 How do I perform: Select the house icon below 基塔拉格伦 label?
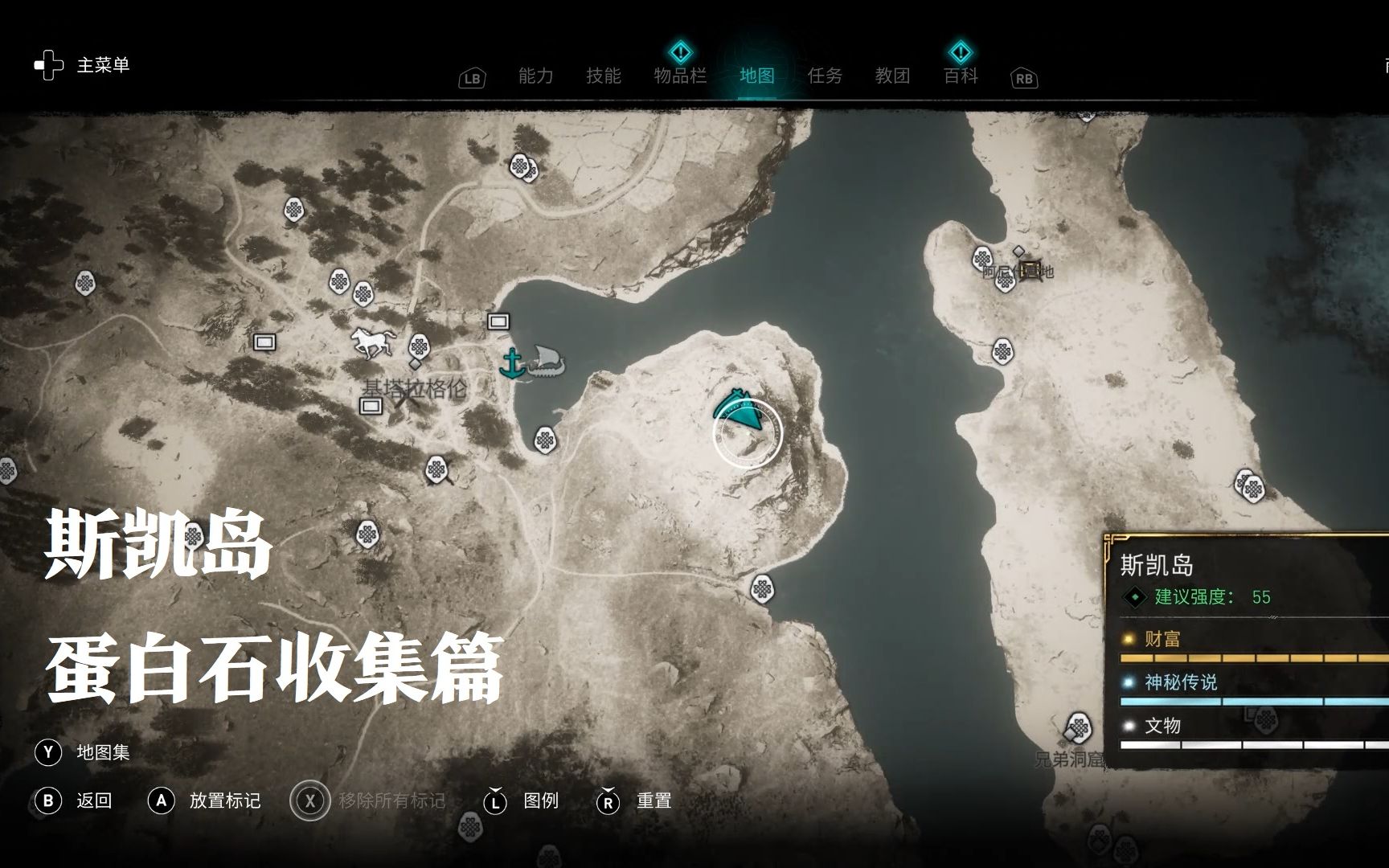(370, 408)
